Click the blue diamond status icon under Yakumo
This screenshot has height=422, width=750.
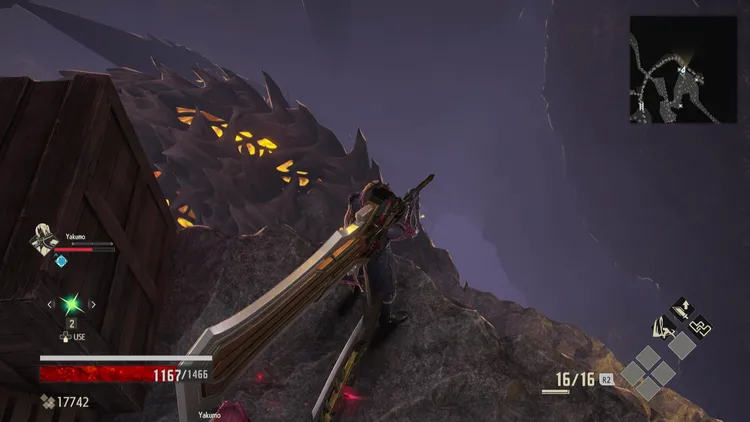pos(61,261)
